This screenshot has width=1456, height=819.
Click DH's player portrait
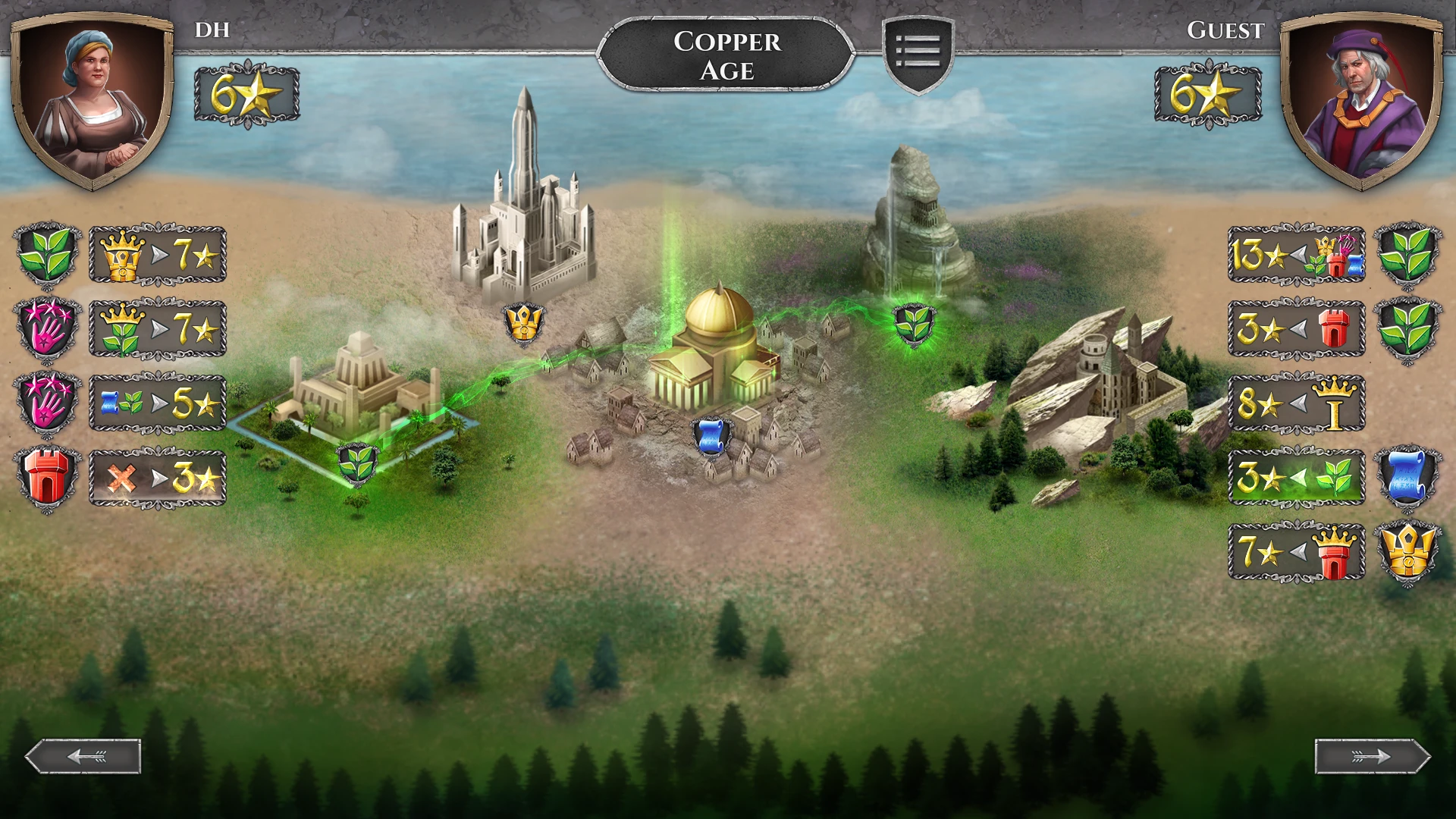point(93,99)
